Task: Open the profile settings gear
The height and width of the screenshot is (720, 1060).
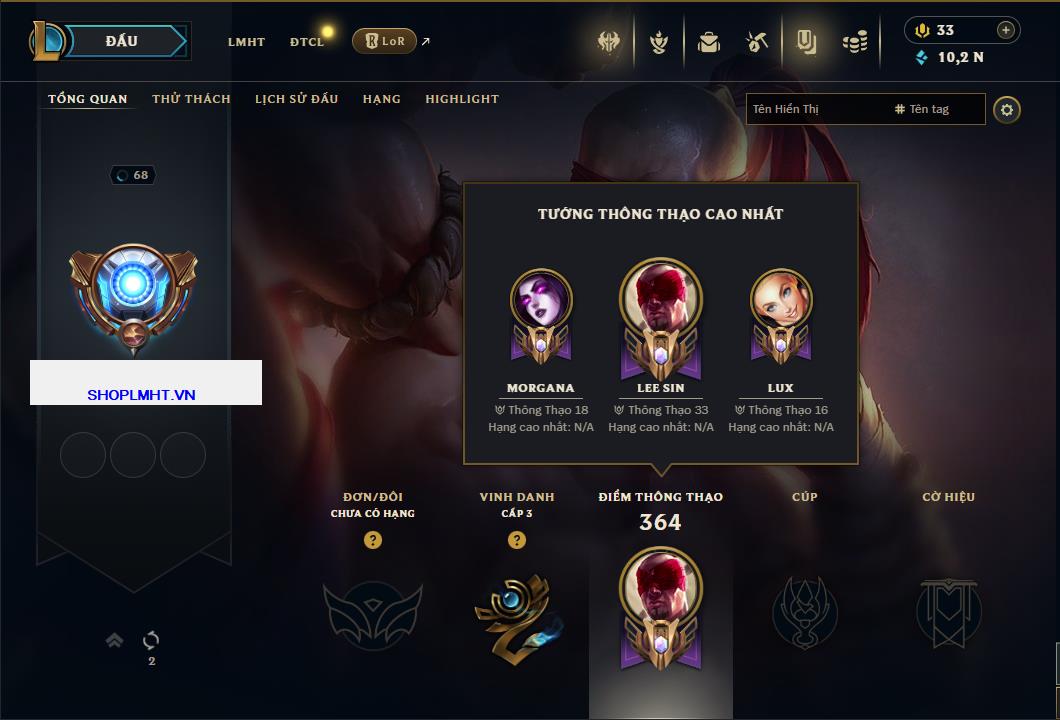Action: pos(1007,109)
